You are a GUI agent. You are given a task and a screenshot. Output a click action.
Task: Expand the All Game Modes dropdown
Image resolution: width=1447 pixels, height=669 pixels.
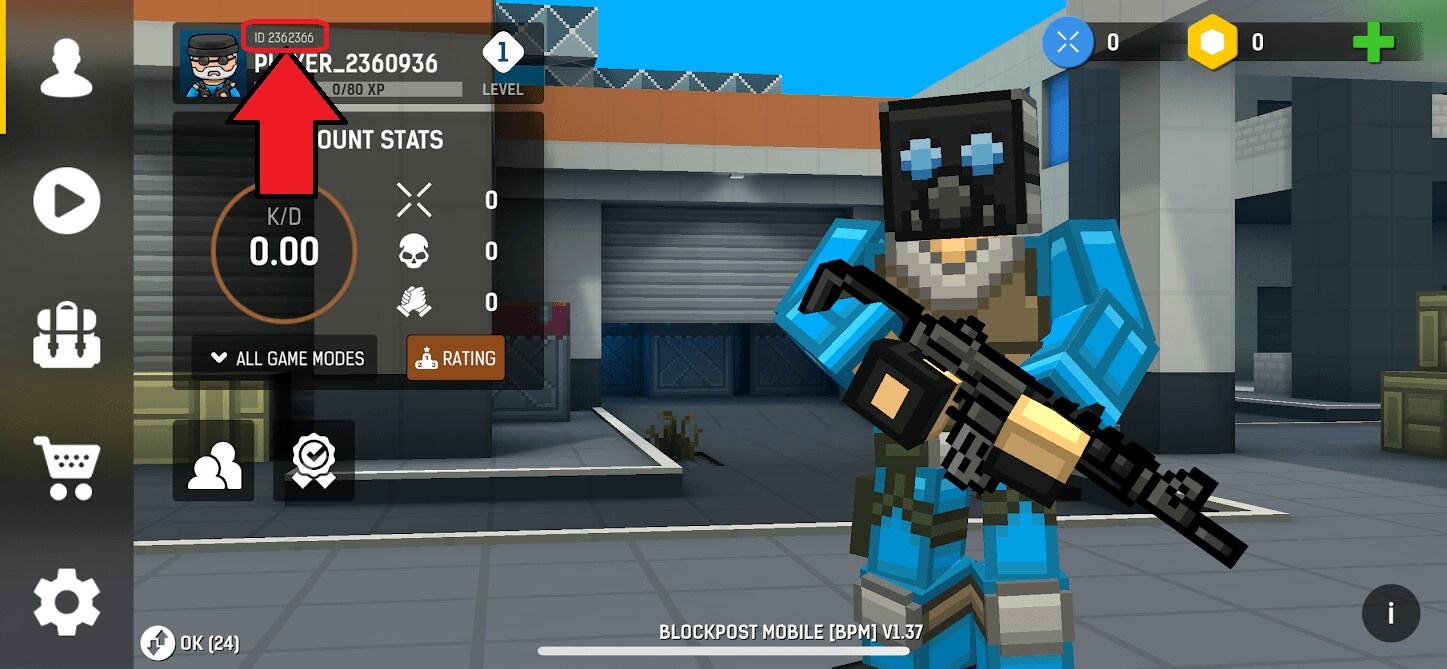click(286, 358)
